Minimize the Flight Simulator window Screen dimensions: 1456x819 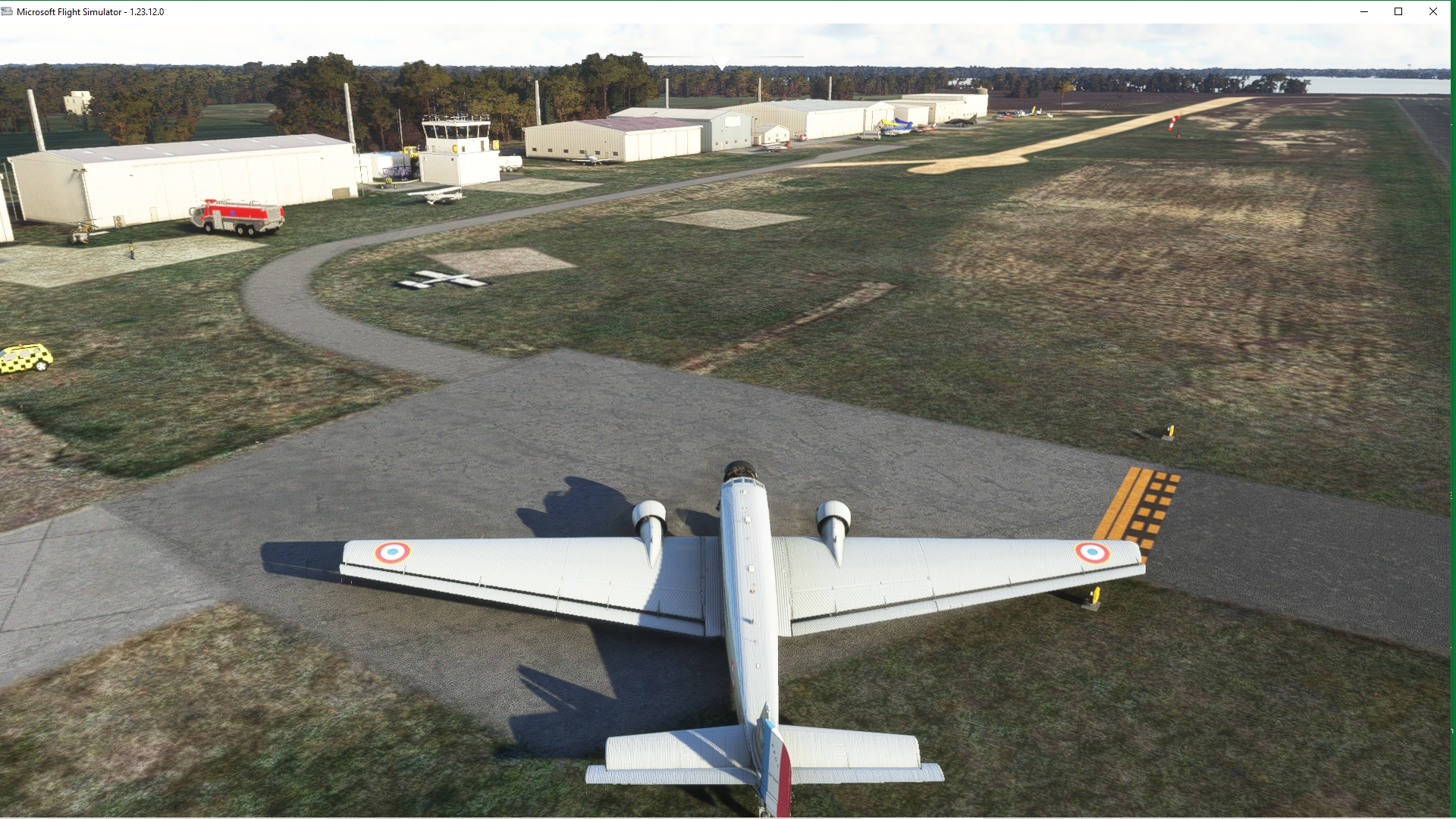pyautogui.click(x=1363, y=11)
